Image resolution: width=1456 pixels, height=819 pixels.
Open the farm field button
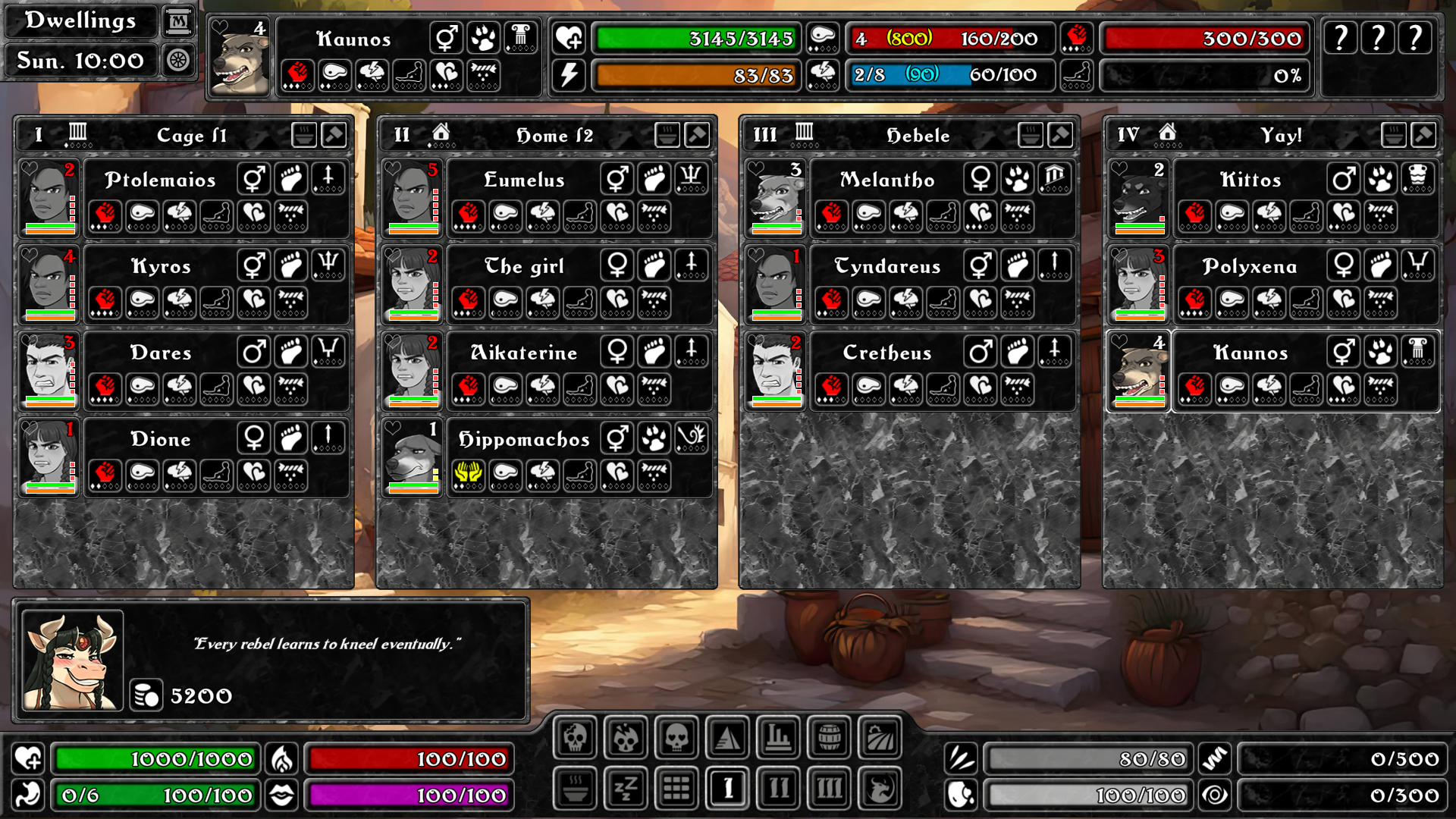point(880,736)
